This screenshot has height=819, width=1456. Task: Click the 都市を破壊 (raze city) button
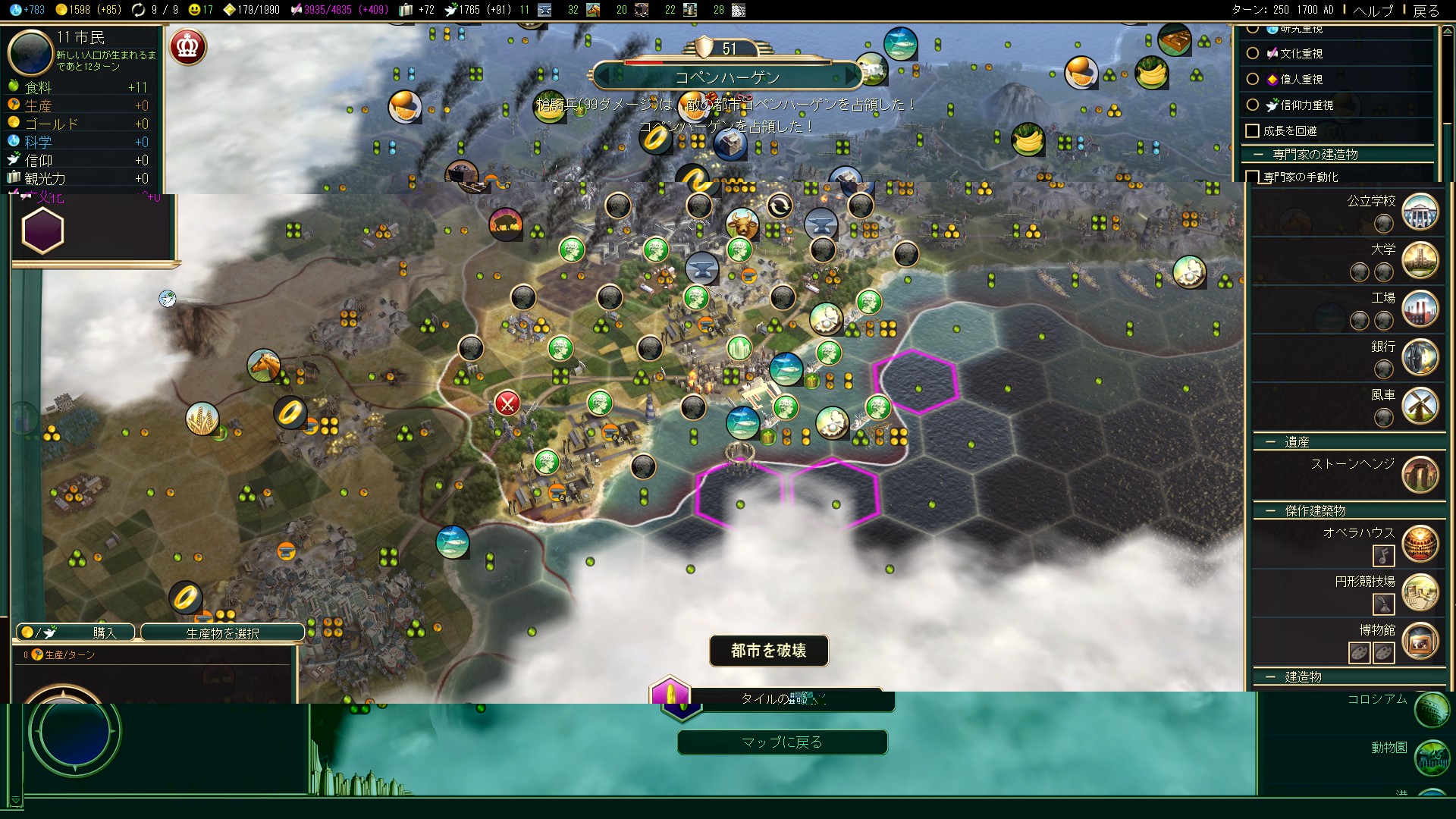pos(768,651)
